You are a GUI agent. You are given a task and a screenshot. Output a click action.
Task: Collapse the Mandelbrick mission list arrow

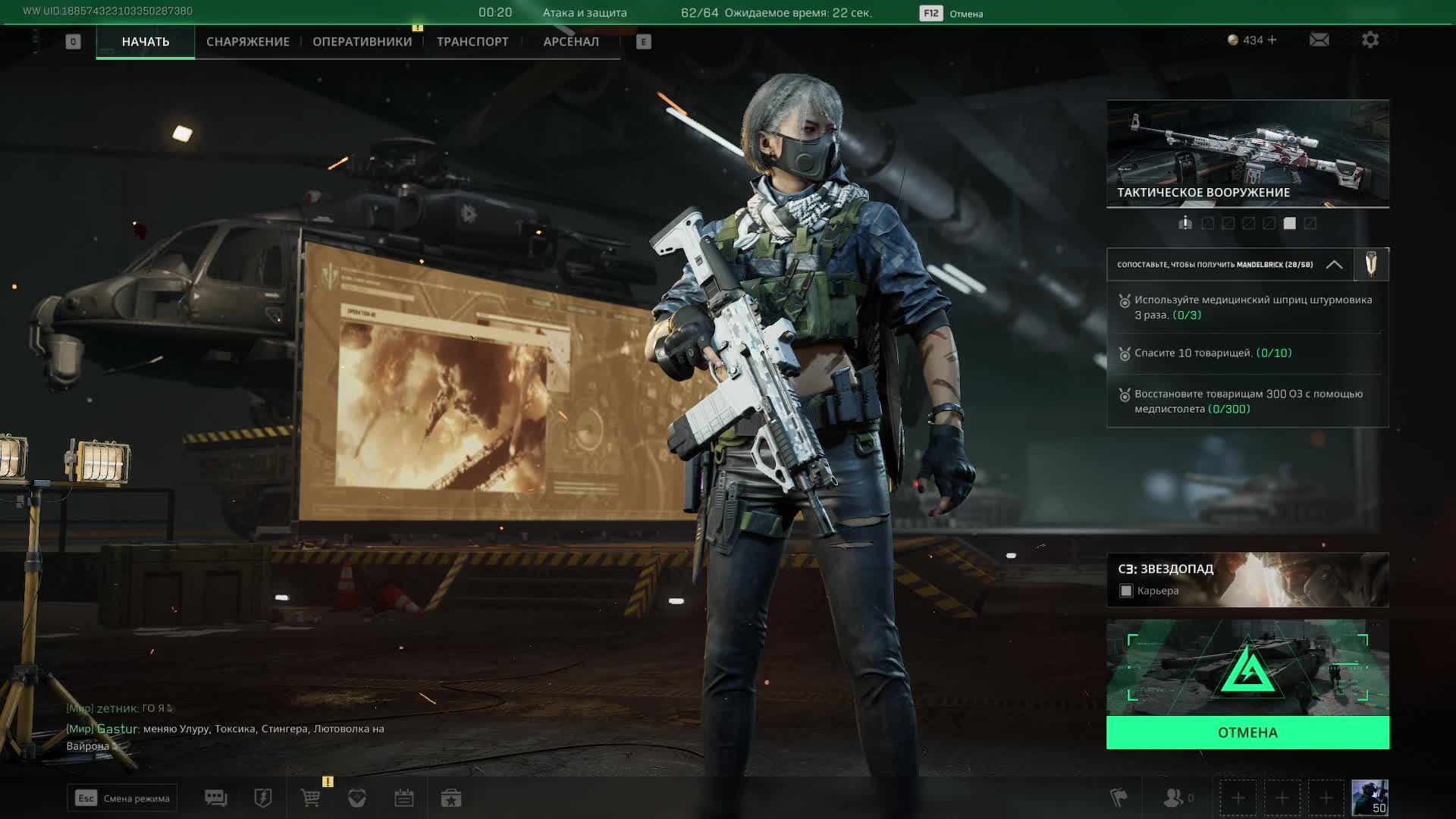pyautogui.click(x=1334, y=265)
